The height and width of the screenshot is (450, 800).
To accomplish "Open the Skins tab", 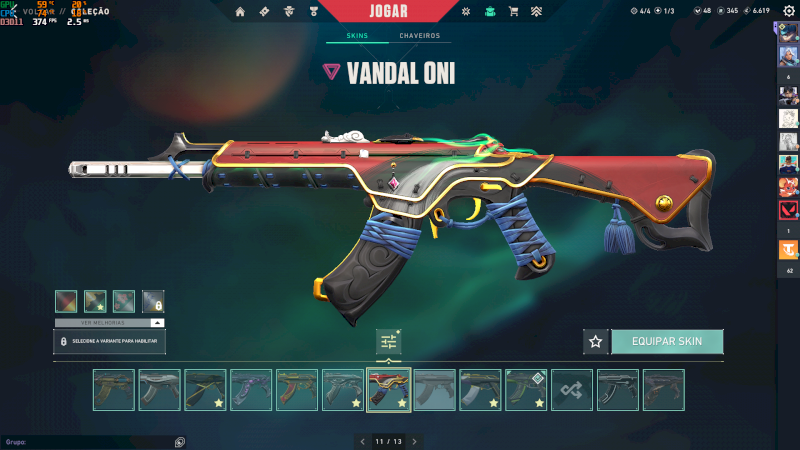I will [357, 36].
